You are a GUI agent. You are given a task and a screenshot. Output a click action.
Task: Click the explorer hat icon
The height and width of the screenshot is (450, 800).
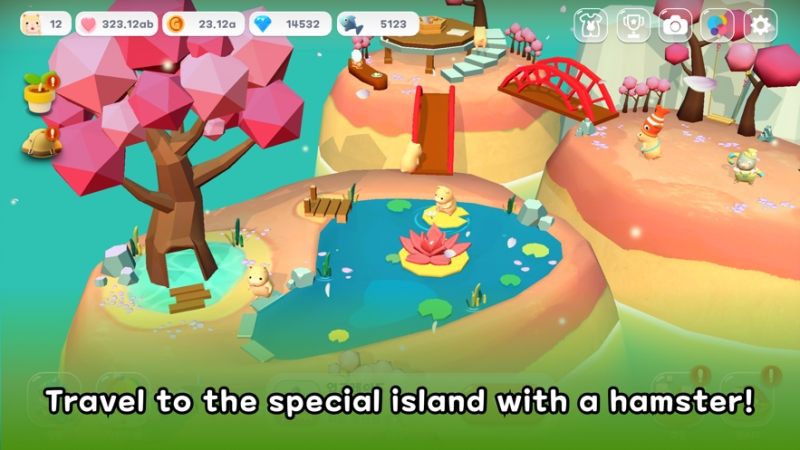click(38, 142)
